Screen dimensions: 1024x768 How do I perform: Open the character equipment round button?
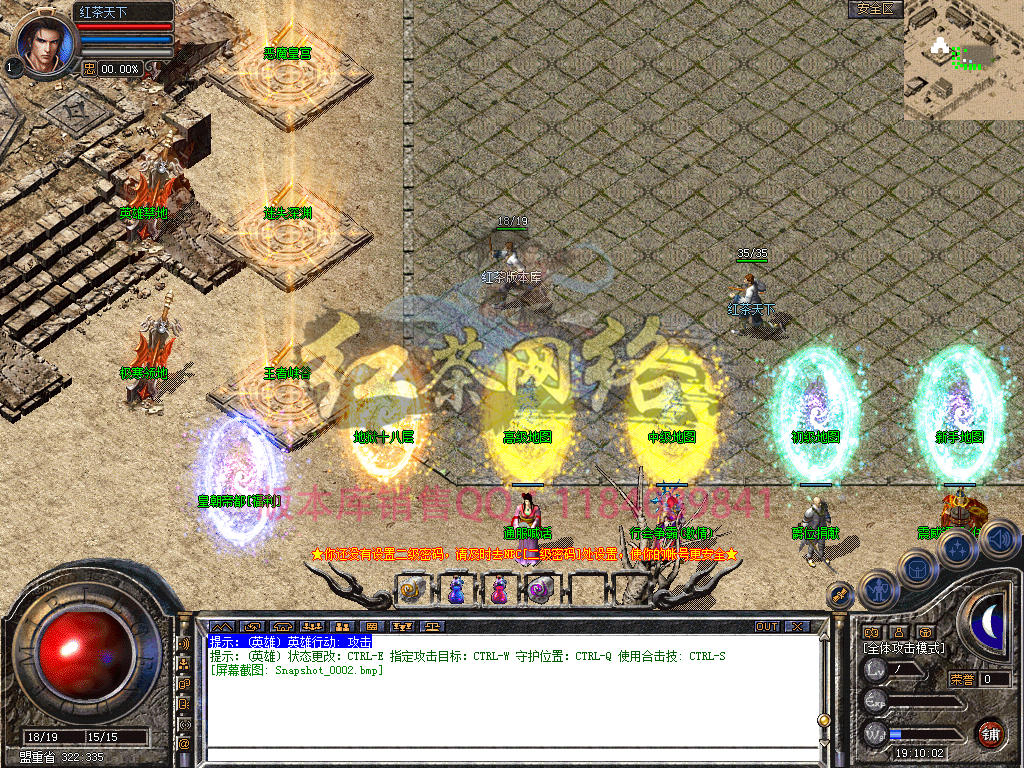pyautogui.click(x=878, y=589)
